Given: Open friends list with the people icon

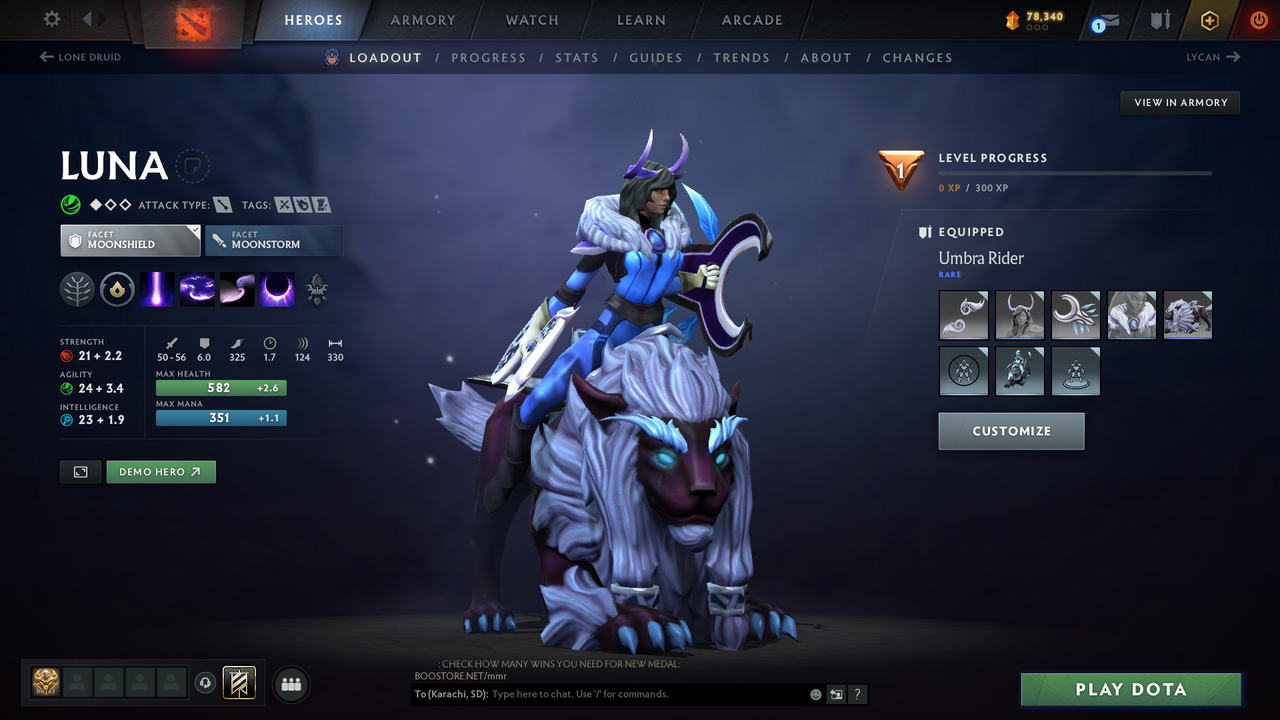Looking at the screenshot, I should 290,684.
